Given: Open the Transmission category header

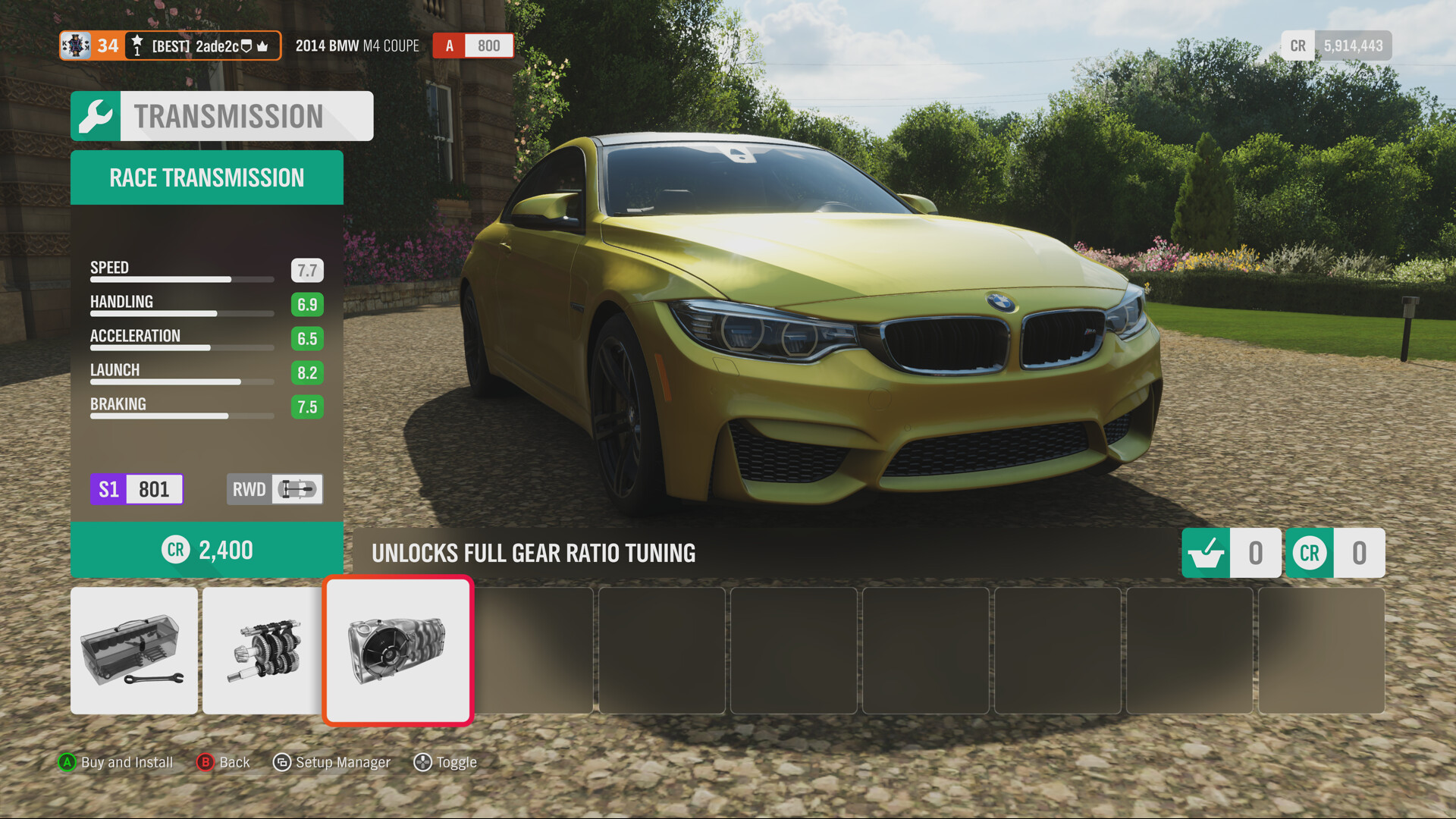Looking at the screenshot, I should pos(222,116).
